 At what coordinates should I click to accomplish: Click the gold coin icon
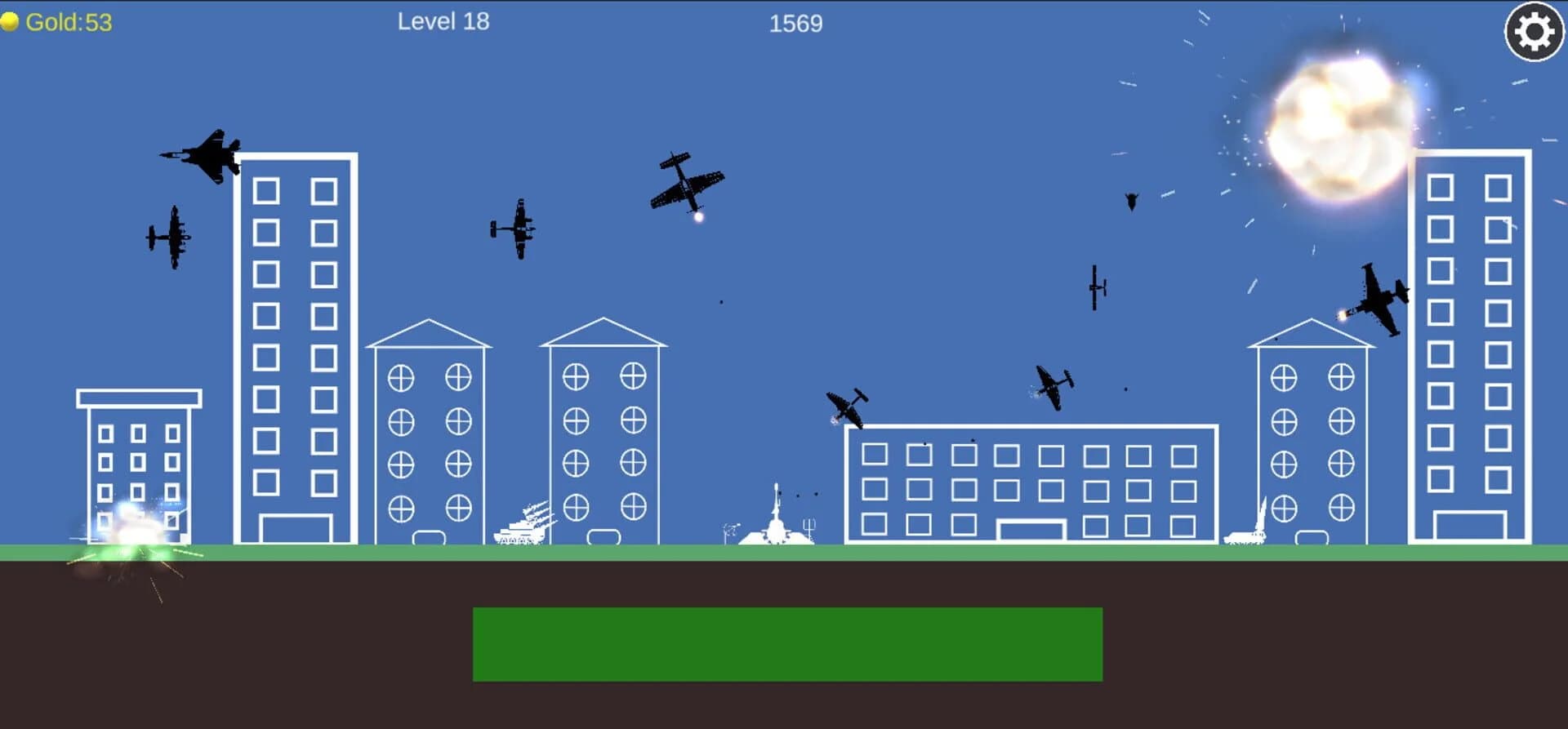pos(11,20)
